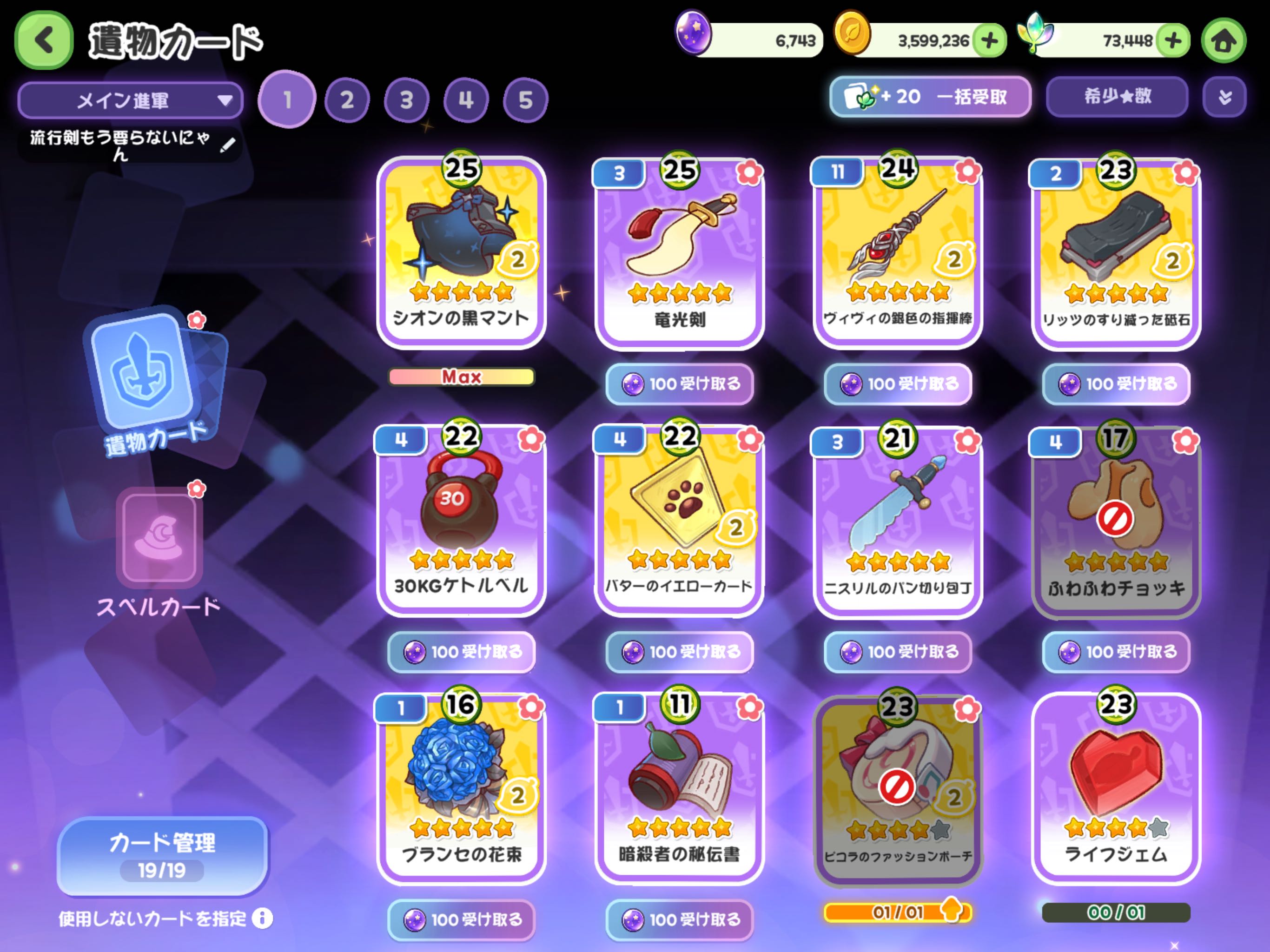Screen dimensions: 1270x952
Task: Edit the deck name with the pencil icon
Action: pos(227,145)
